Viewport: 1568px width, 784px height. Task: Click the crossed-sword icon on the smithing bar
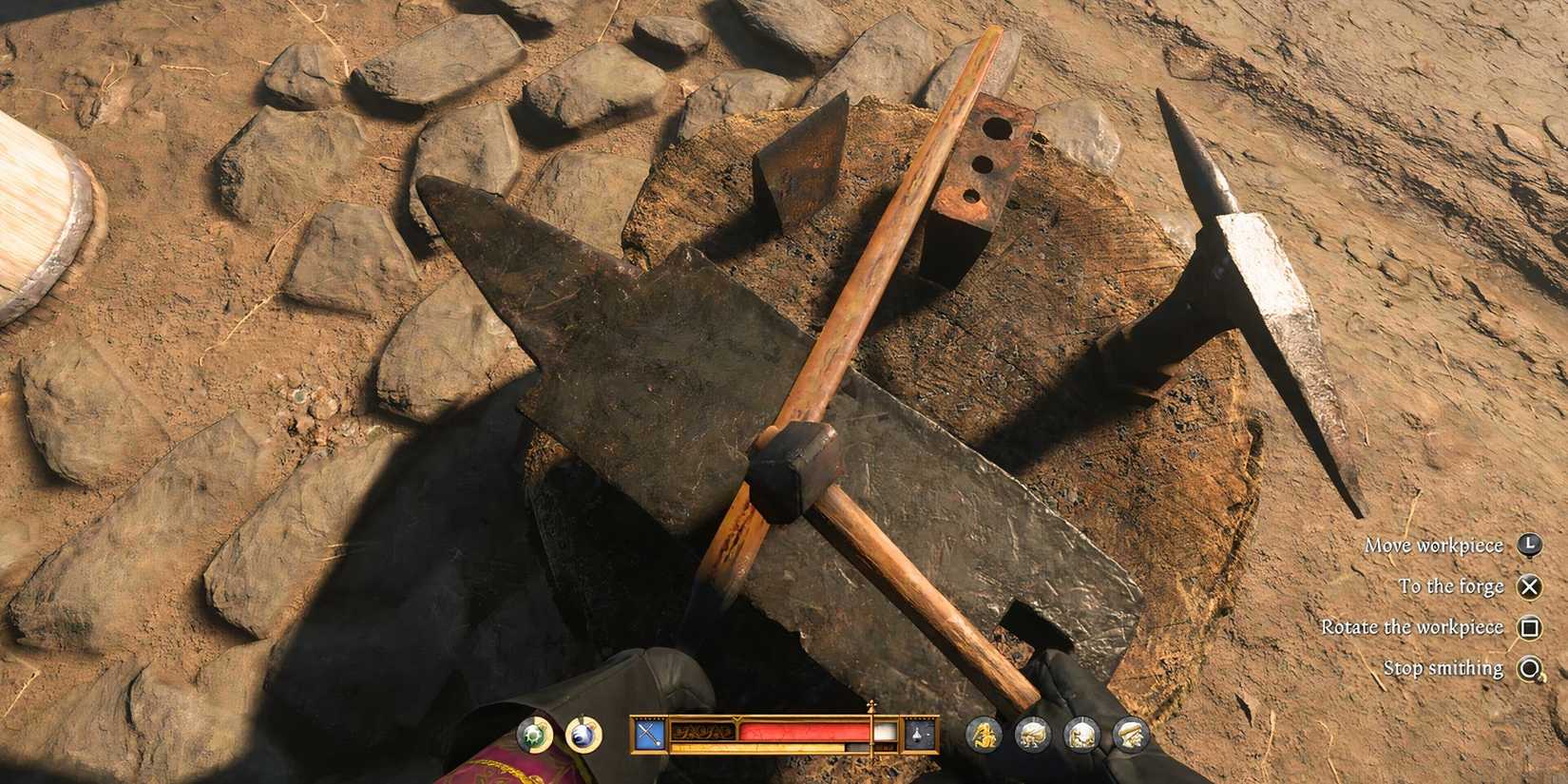pyautogui.click(x=648, y=732)
